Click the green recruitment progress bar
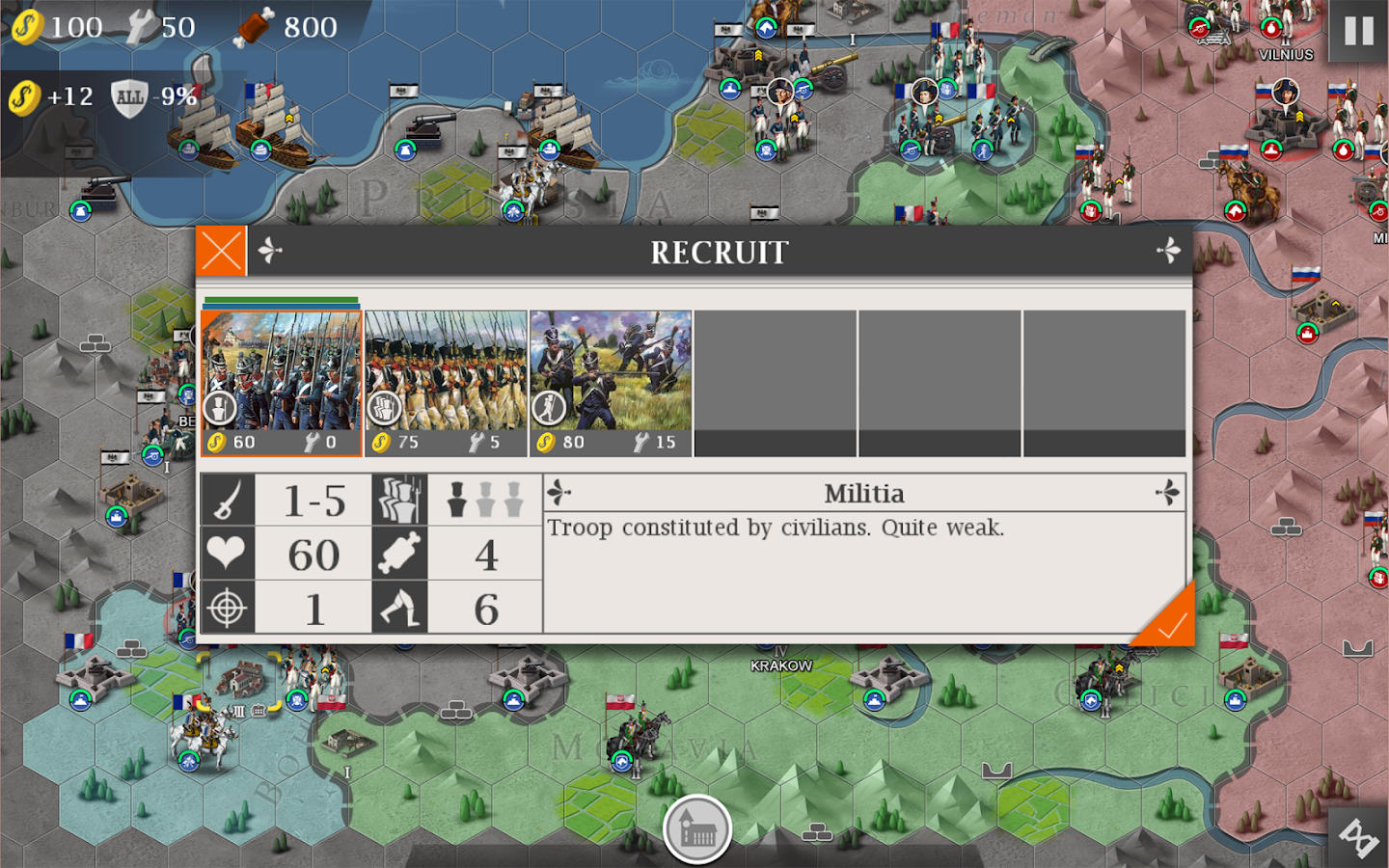Viewport: 1389px width, 868px height. pos(280,299)
